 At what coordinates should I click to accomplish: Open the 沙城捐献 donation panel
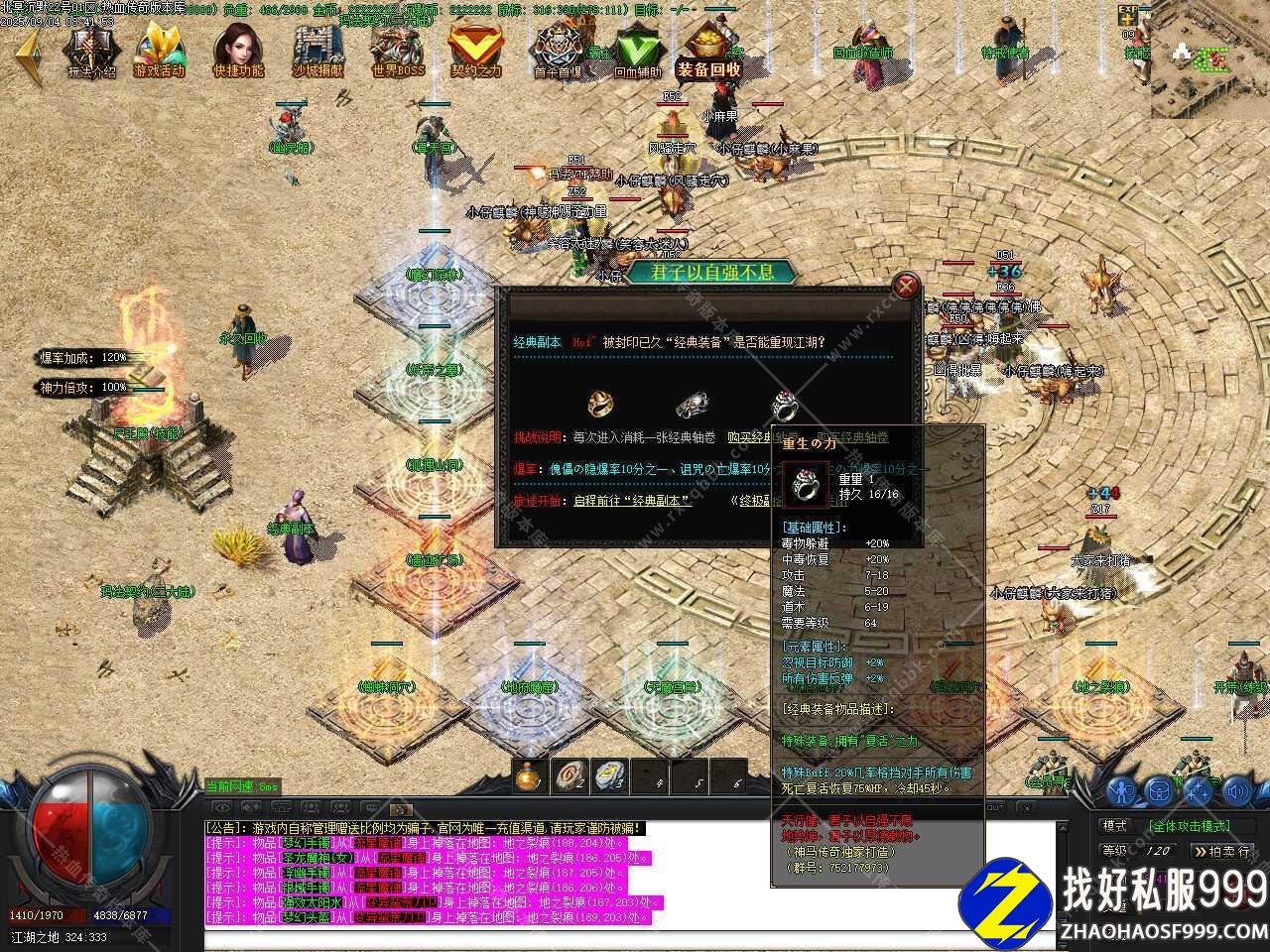point(317,50)
